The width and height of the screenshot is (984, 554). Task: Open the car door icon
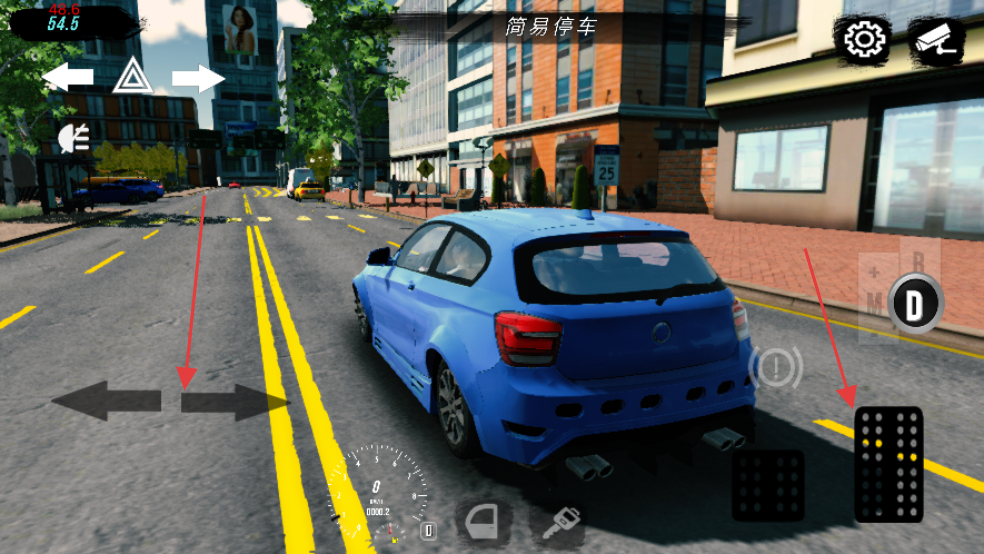[485, 521]
